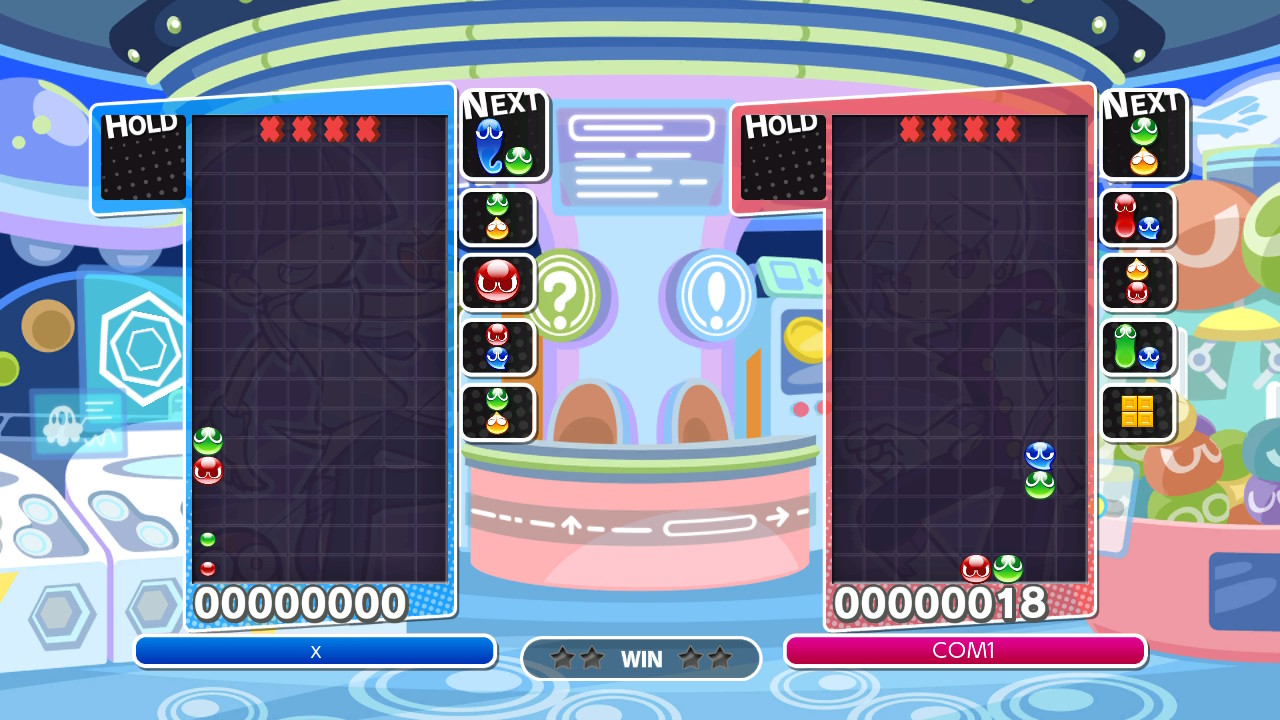
Task: Select the red and blue puyo pair in the left queue
Action: click(497, 347)
